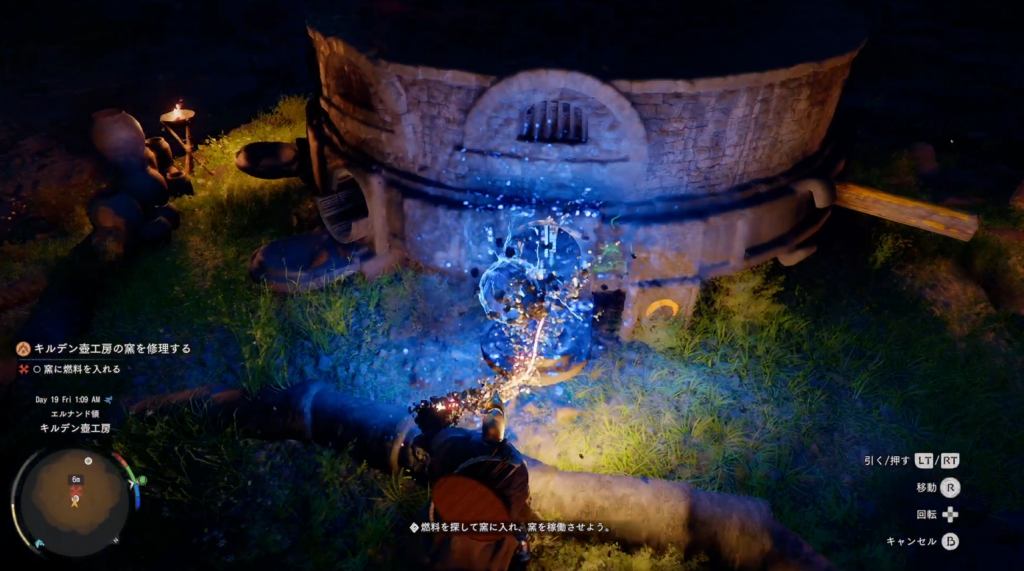Viewport: 1024px width, 571px height.
Task: Click the green marker on the minimap rim
Action: pos(142,480)
